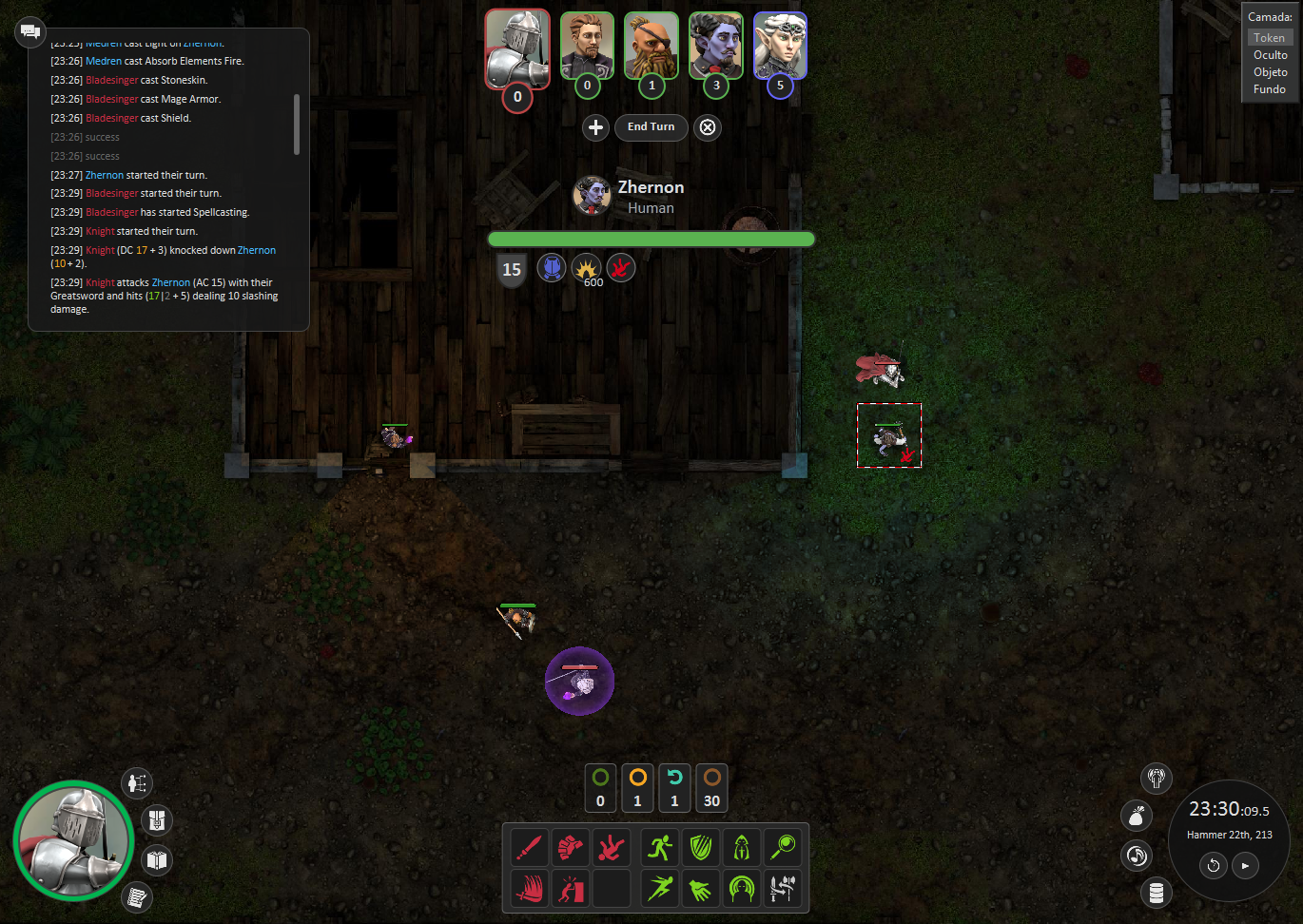1303x924 pixels.
Task: Close the initiative tracker with the X button
Action: (x=708, y=127)
